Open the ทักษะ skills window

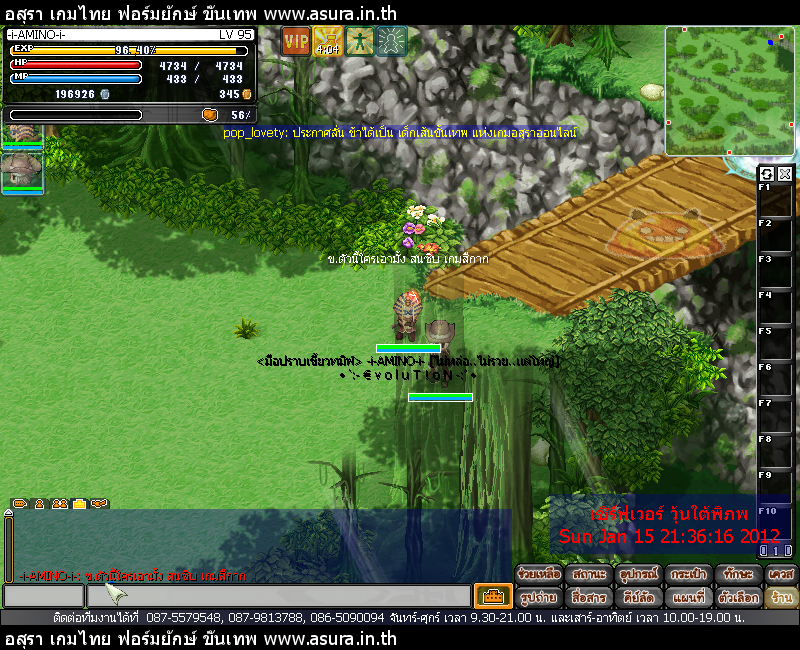735,575
